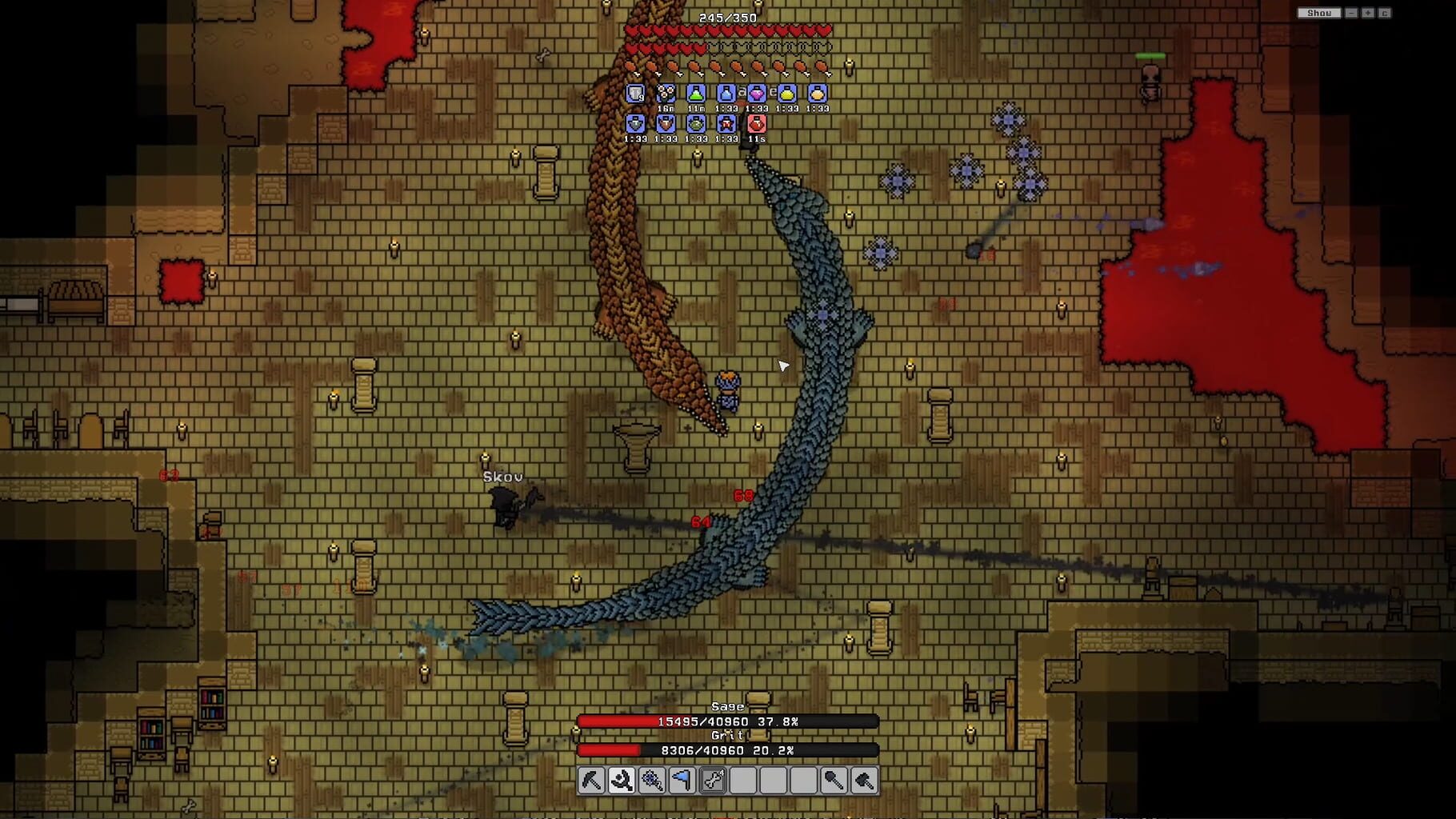Select the pickaxe in hotbar slot 1
The image size is (1456, 819).
(x=591, y=782)
